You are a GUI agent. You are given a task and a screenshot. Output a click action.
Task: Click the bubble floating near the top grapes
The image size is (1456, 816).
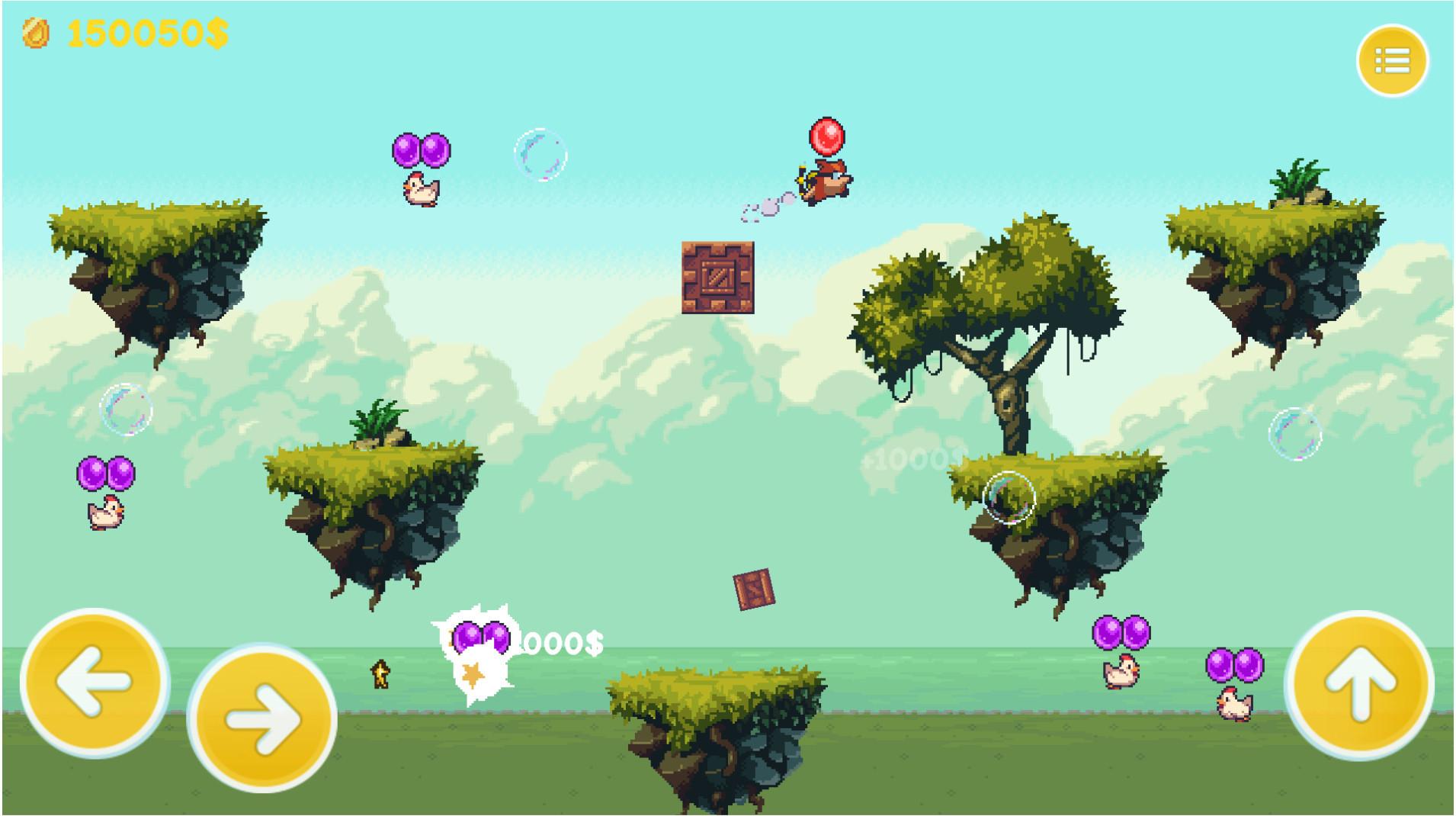(x=541, y=155)
